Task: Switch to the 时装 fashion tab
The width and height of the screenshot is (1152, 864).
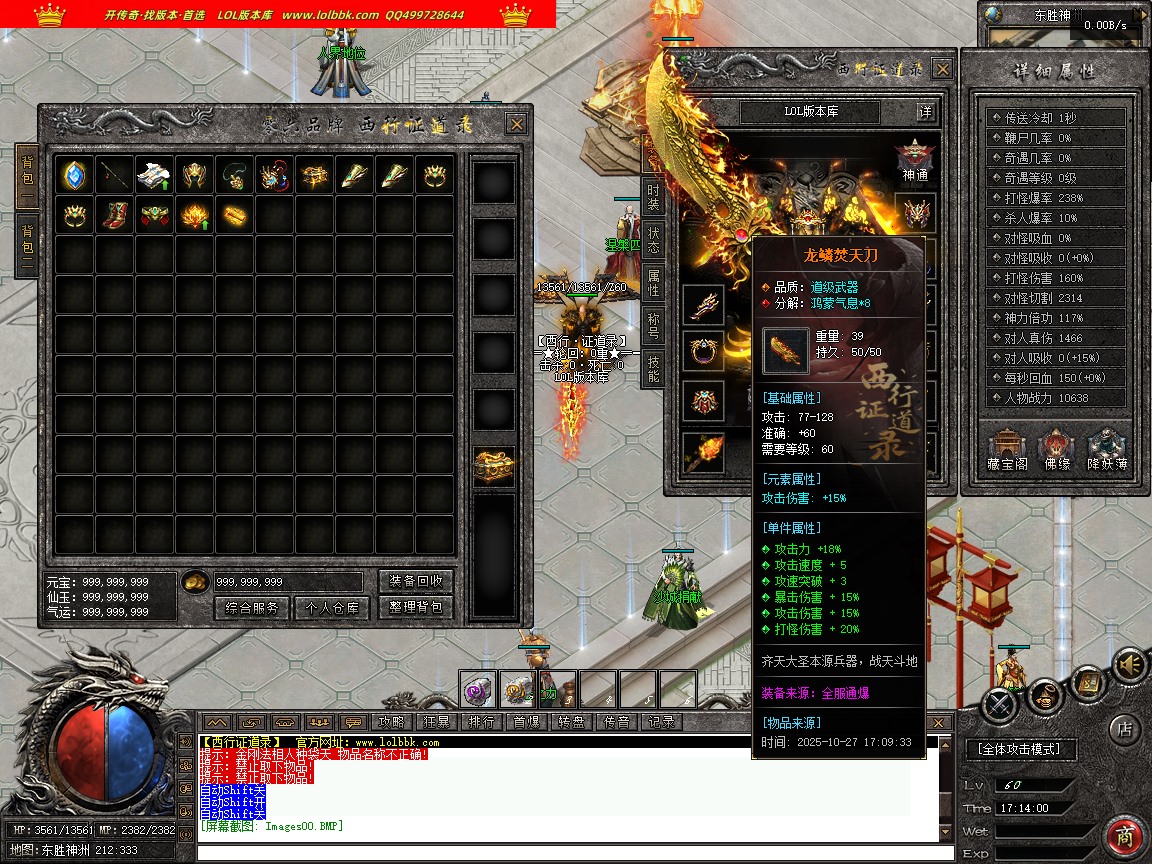Action: [653, 196]
